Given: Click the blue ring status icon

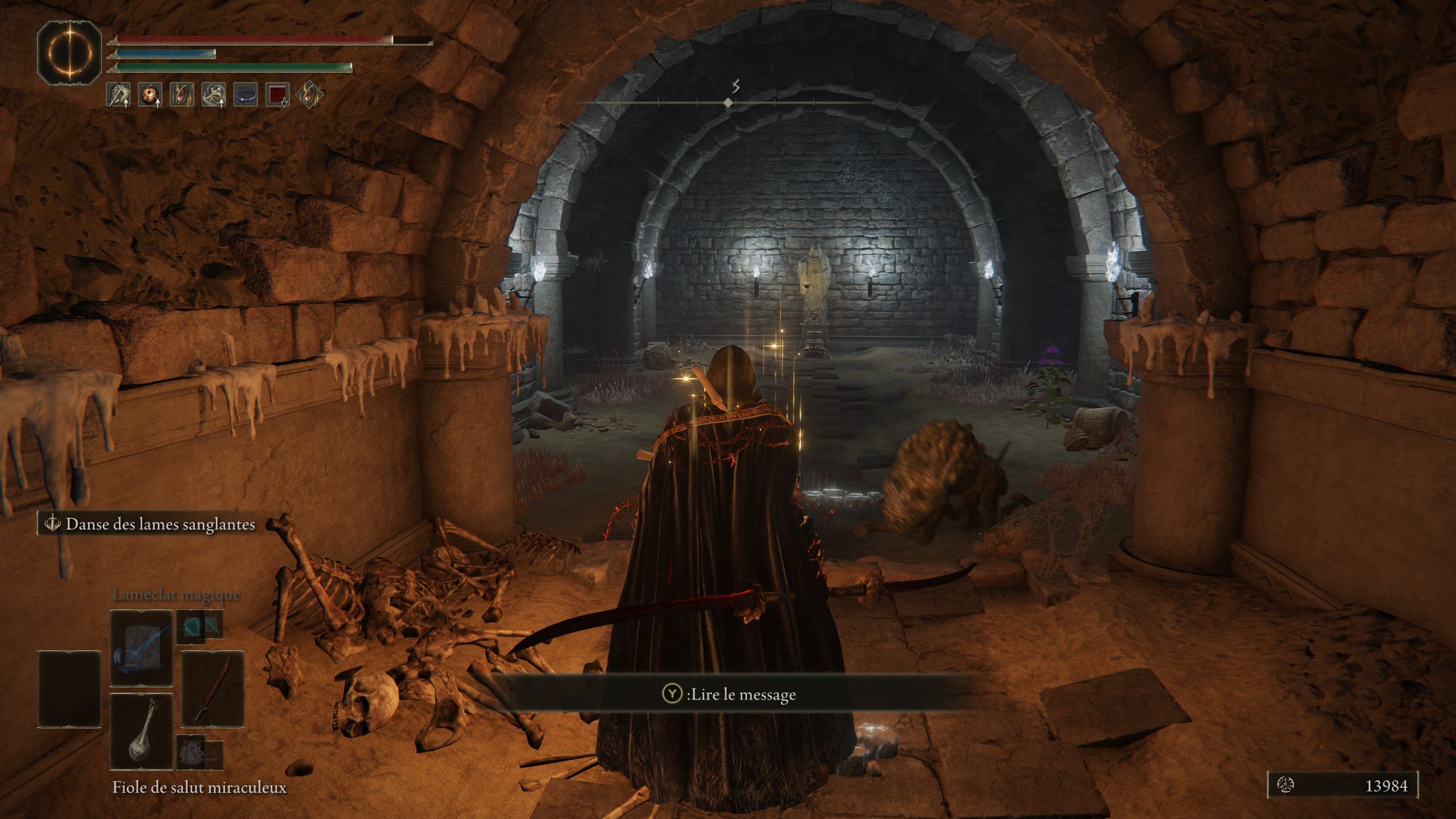Looking at the screenshot, I should coord(246,94).
